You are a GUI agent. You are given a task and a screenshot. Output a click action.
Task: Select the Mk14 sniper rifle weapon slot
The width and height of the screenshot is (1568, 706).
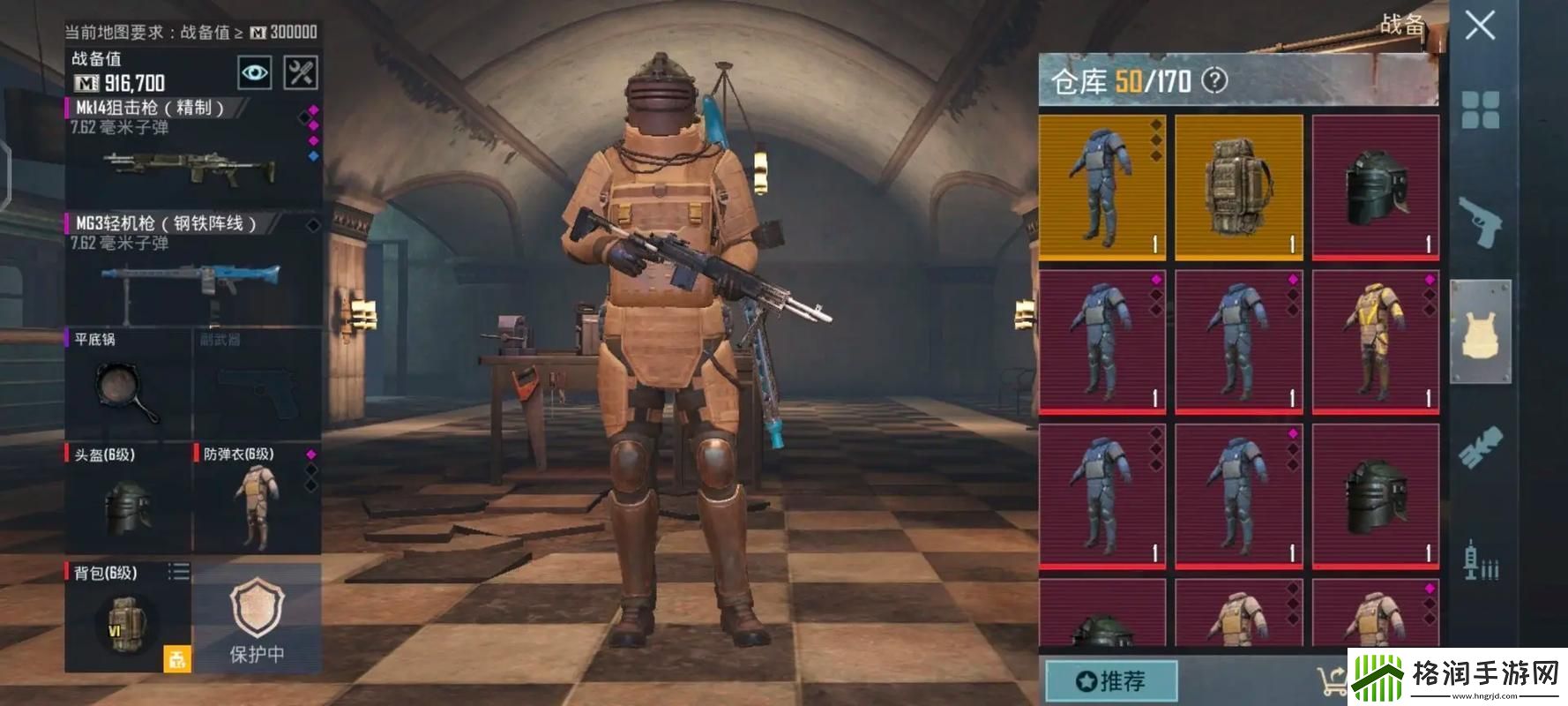click(191, 152)
